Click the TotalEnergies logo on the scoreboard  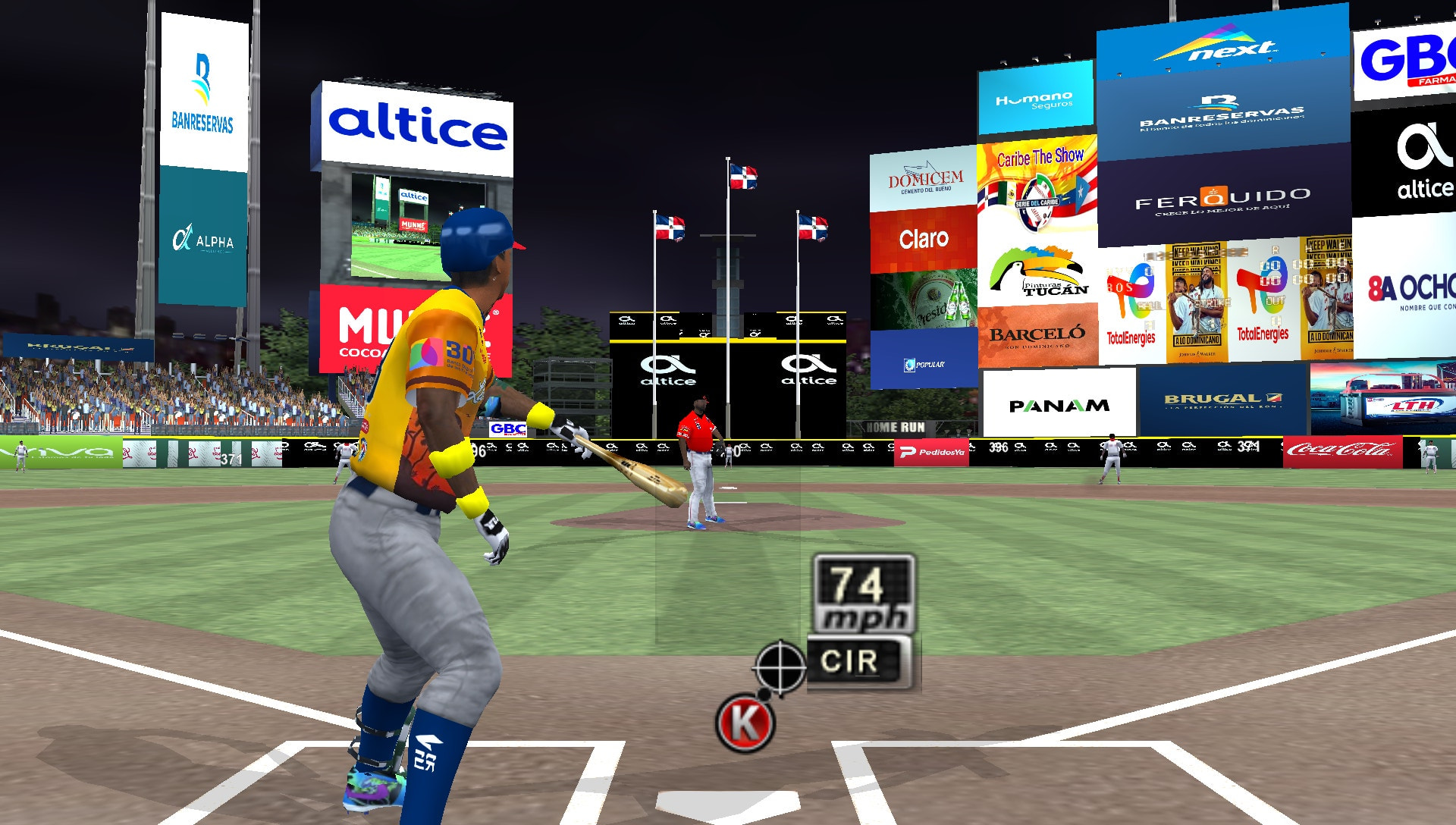(x=1131, y=336)
